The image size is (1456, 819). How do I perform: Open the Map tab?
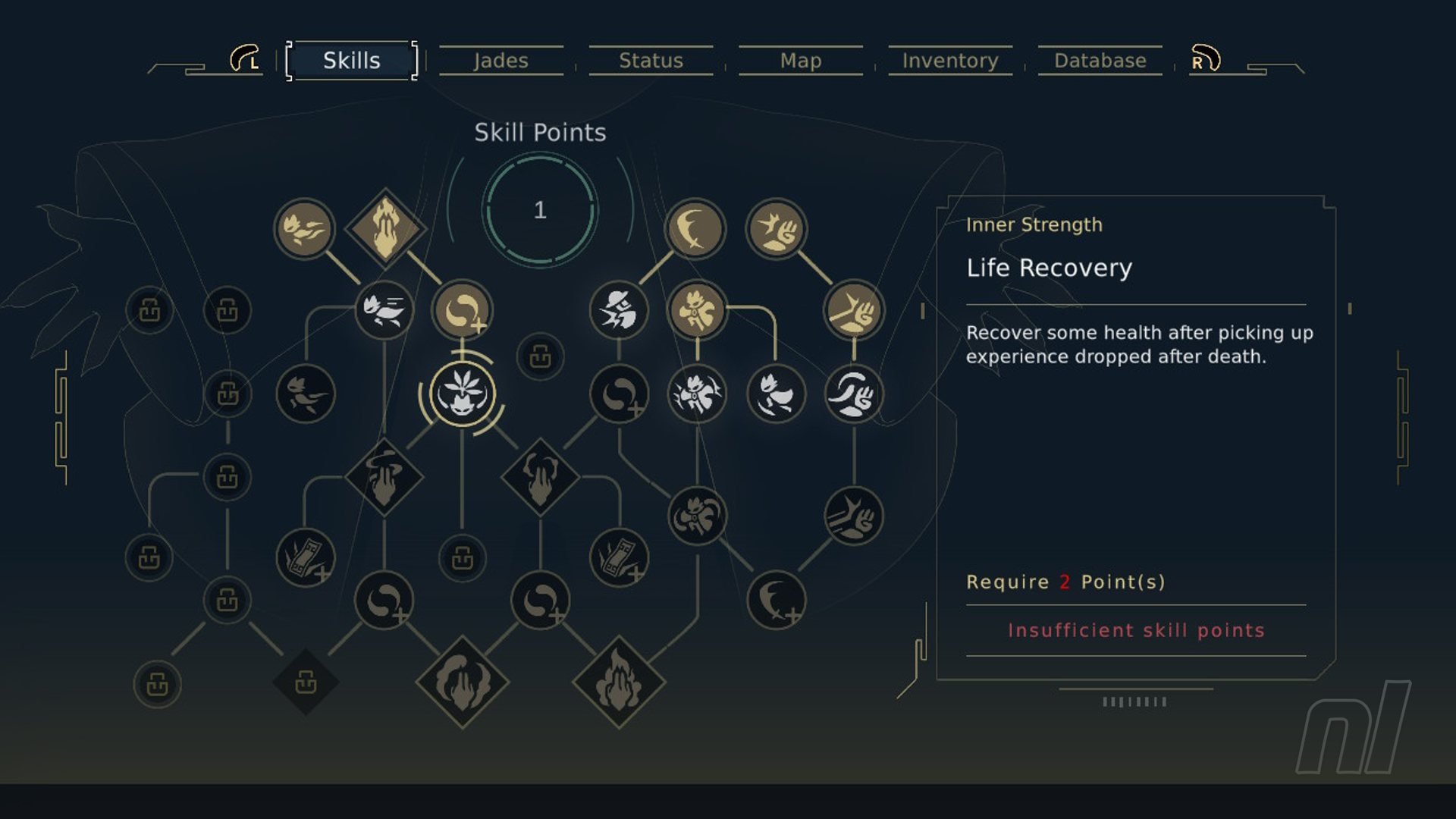801,61
